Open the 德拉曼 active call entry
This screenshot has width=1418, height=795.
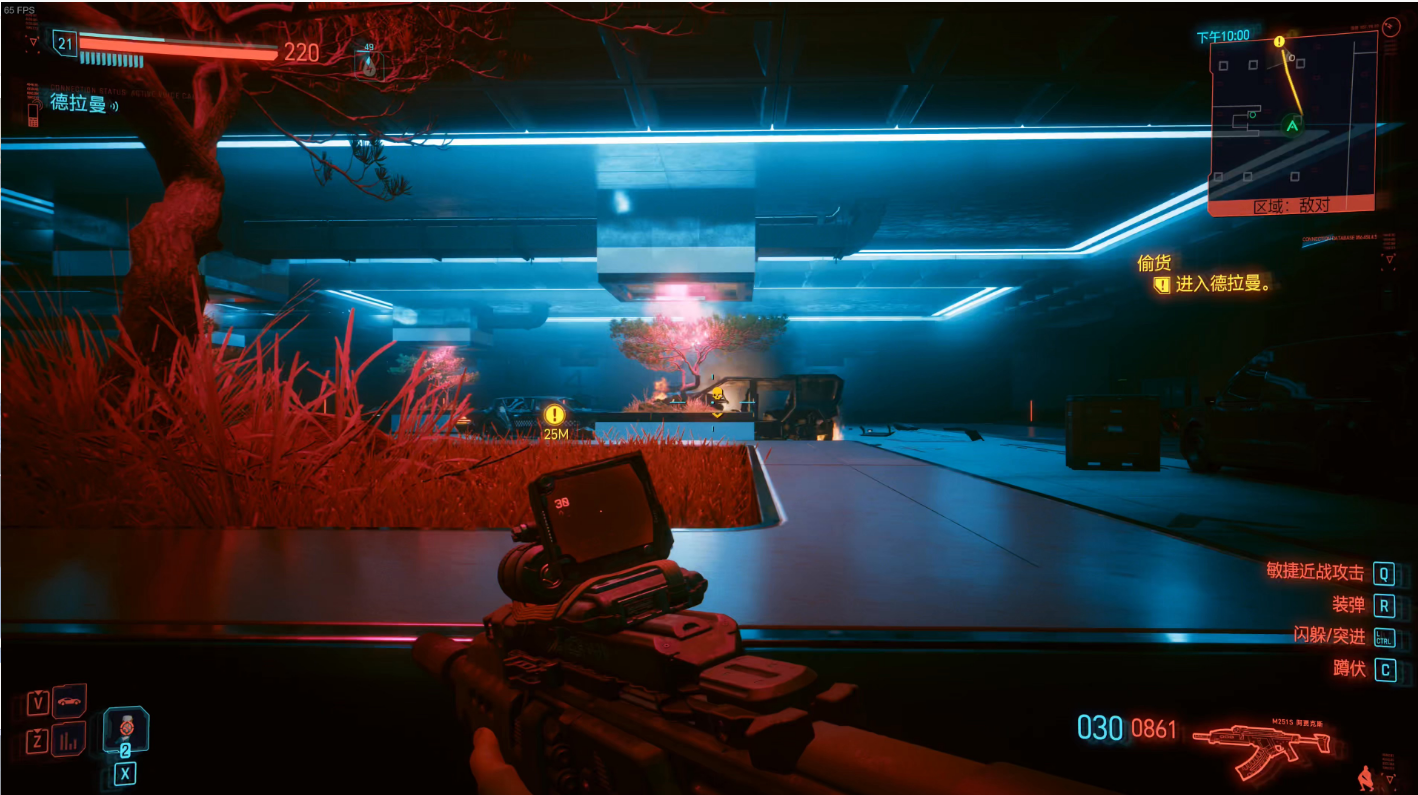(78, 103)
